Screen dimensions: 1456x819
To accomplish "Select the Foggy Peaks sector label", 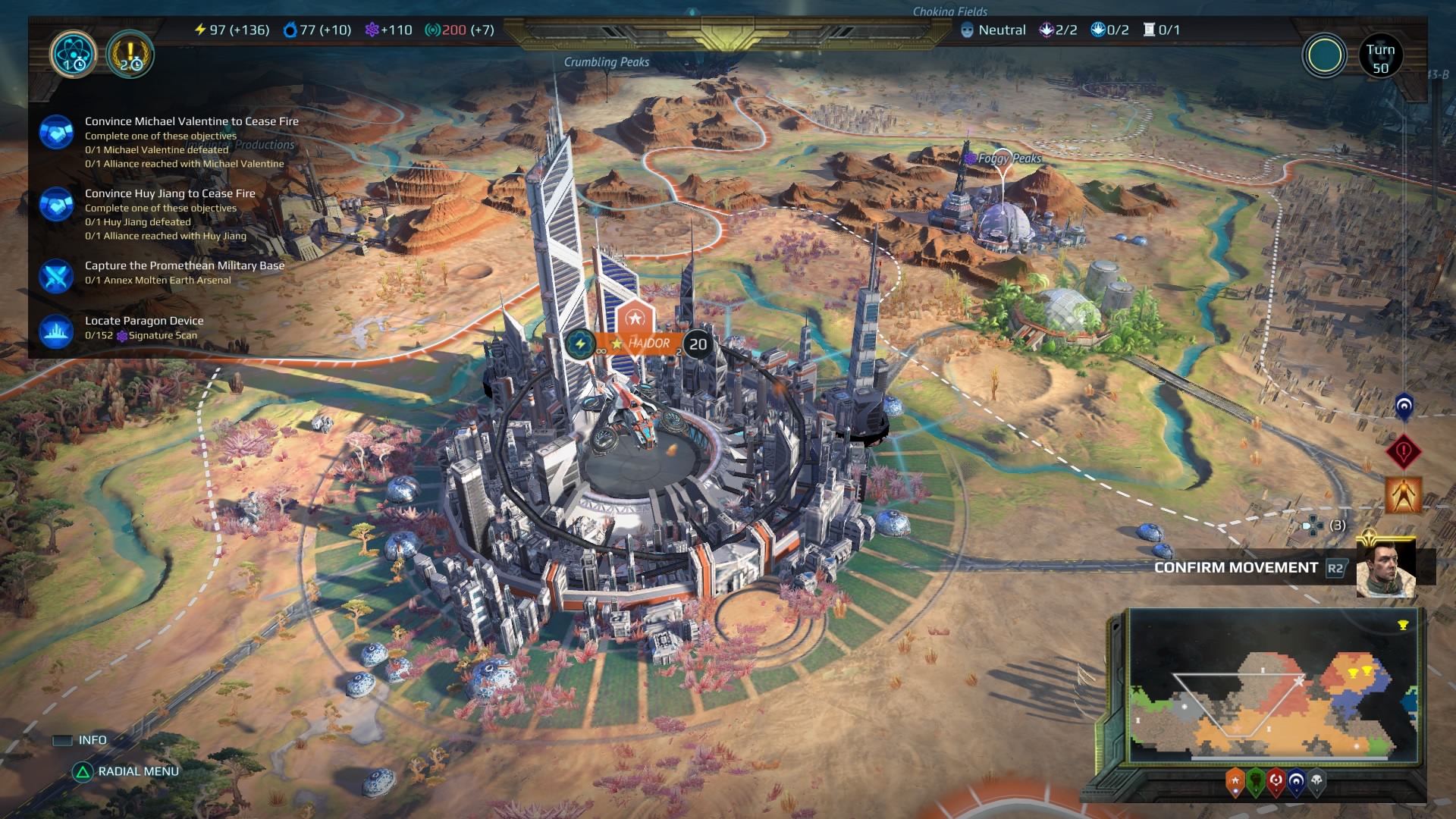I will point(1009,158).
